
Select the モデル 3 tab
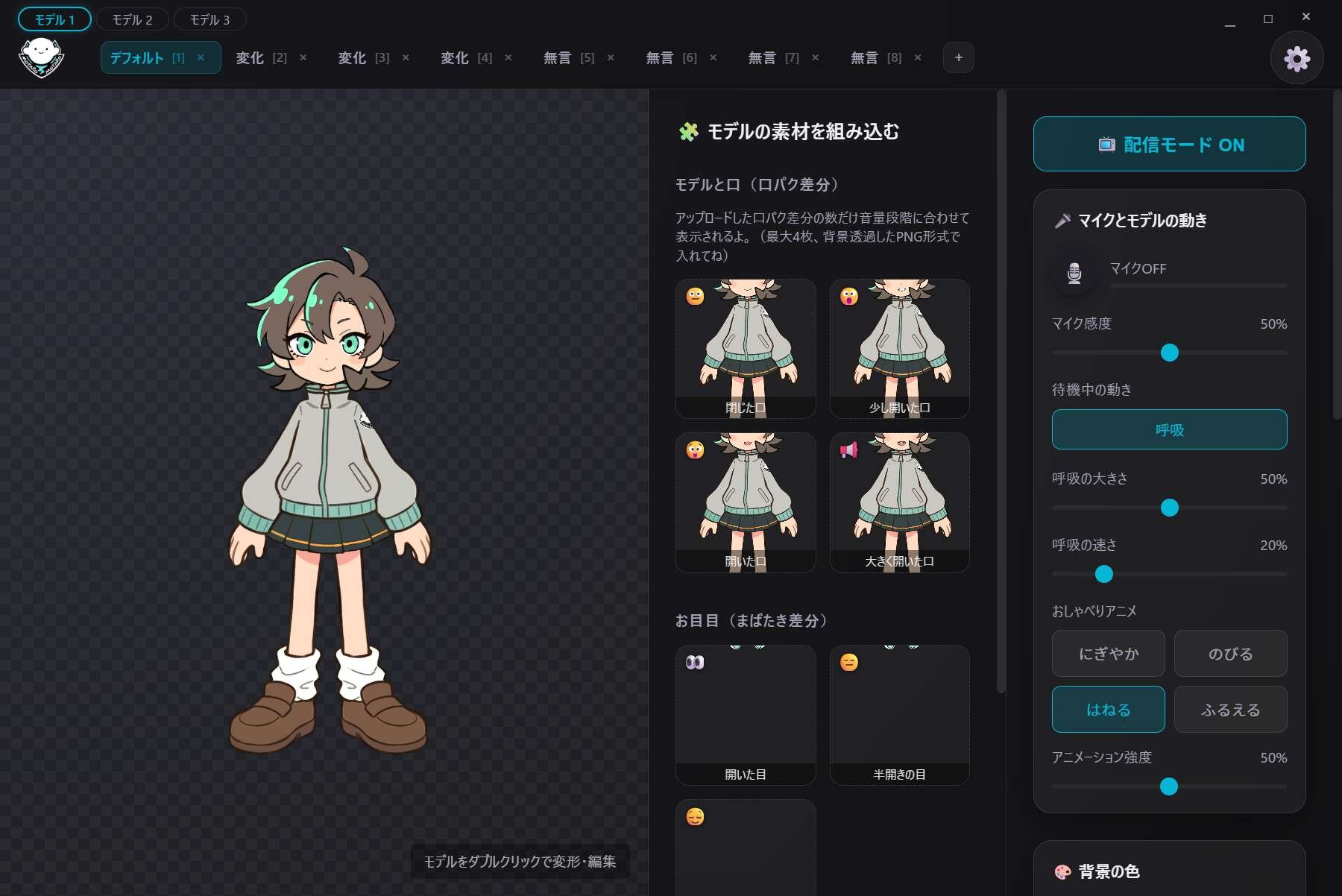pos(210,19)
